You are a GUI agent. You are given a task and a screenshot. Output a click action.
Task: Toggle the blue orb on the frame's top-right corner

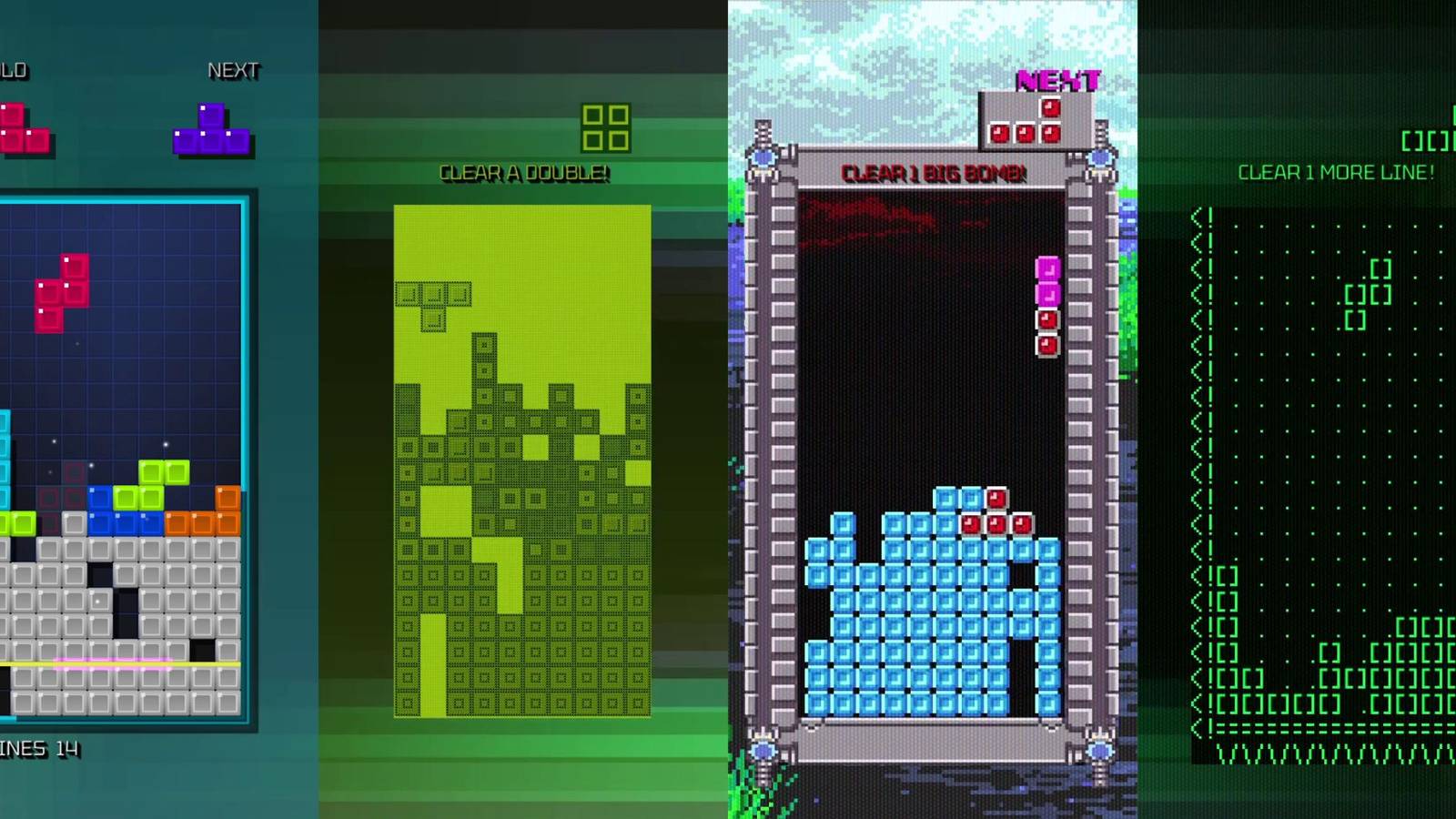point(1101,159)
